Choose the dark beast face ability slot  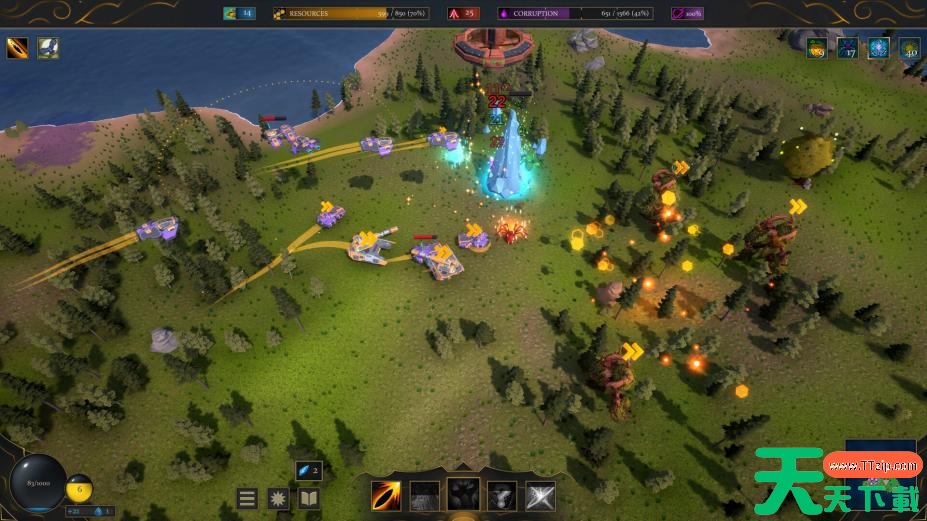463,494
